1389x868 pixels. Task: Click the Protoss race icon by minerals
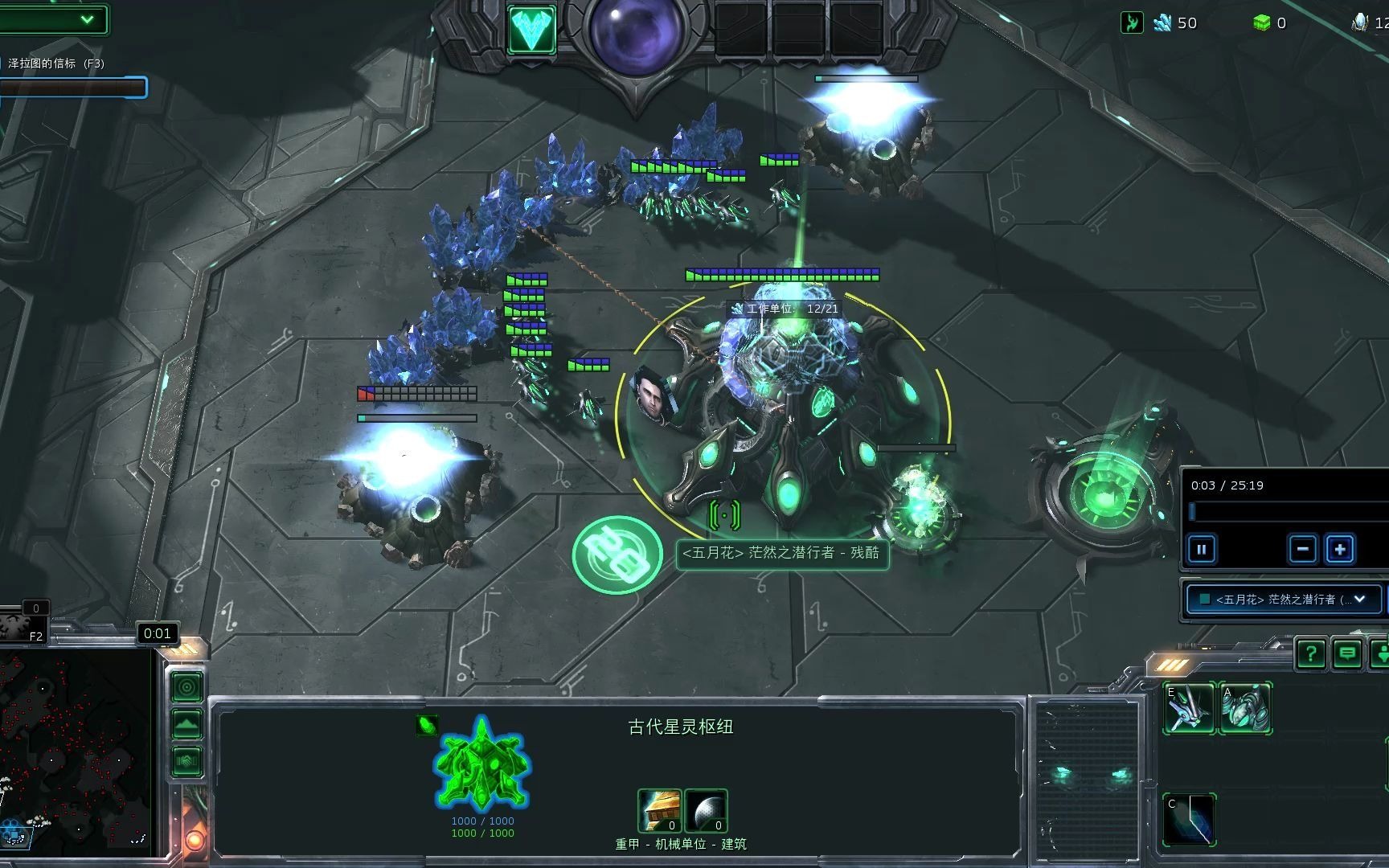1132,23
